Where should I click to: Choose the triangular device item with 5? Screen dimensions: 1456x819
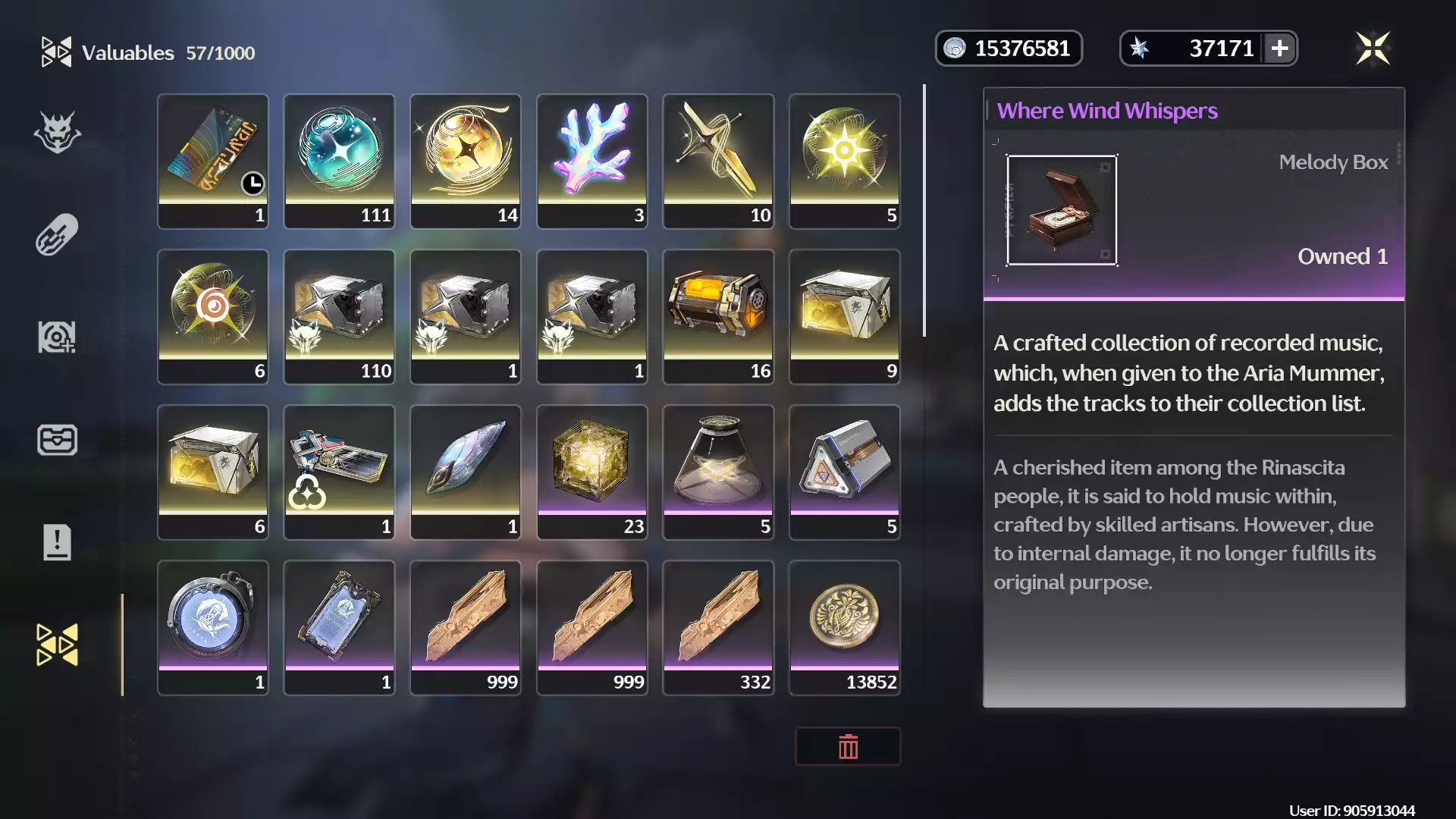pos(845,471)
